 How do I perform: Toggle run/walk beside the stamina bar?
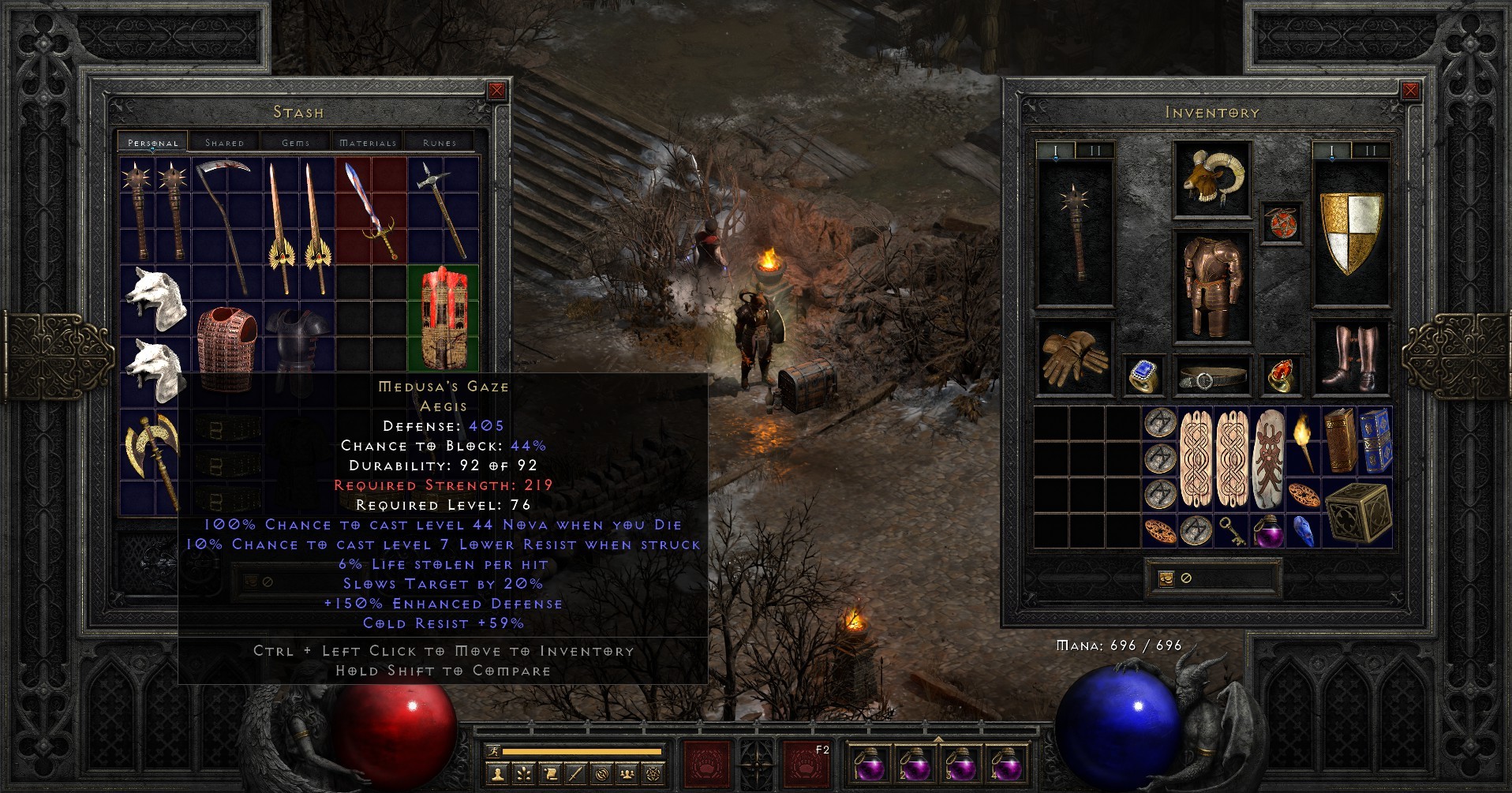(492, 750)
